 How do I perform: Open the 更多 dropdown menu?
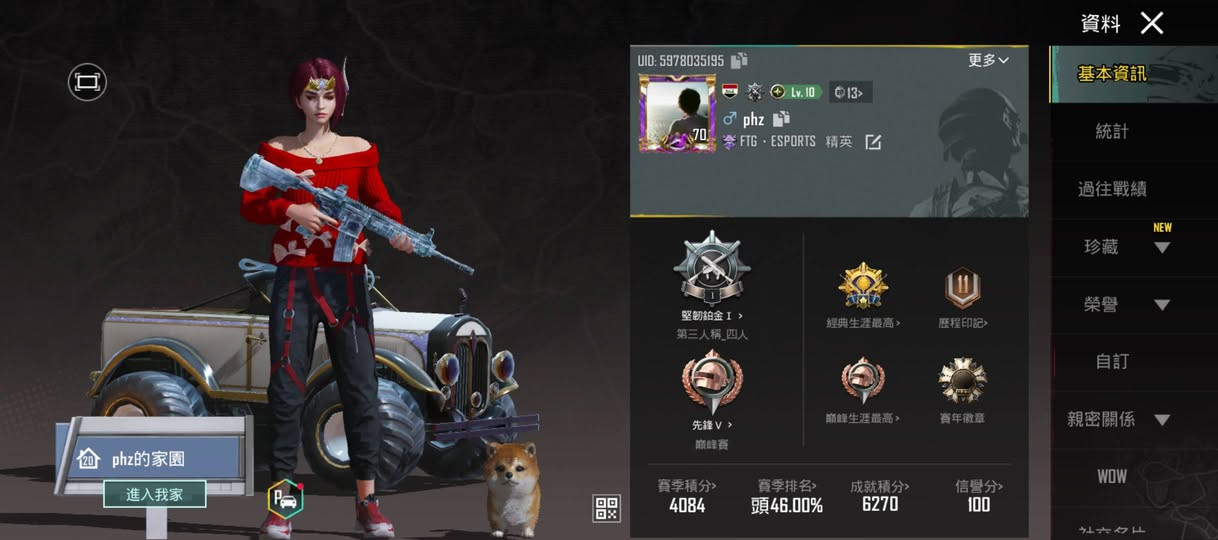pyautogui.click(x=988, y=61)
